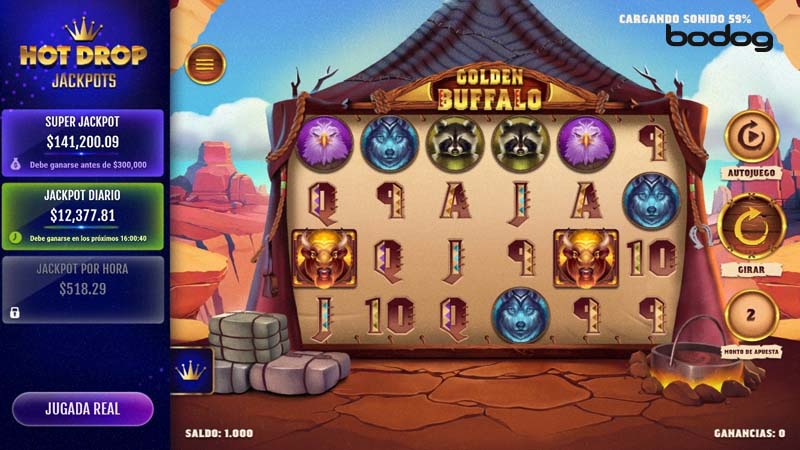View the locked Jackpot Por Hora panel
Image resolution: width=800 pixels, height=450 pixels.
[x=82, y=289]
